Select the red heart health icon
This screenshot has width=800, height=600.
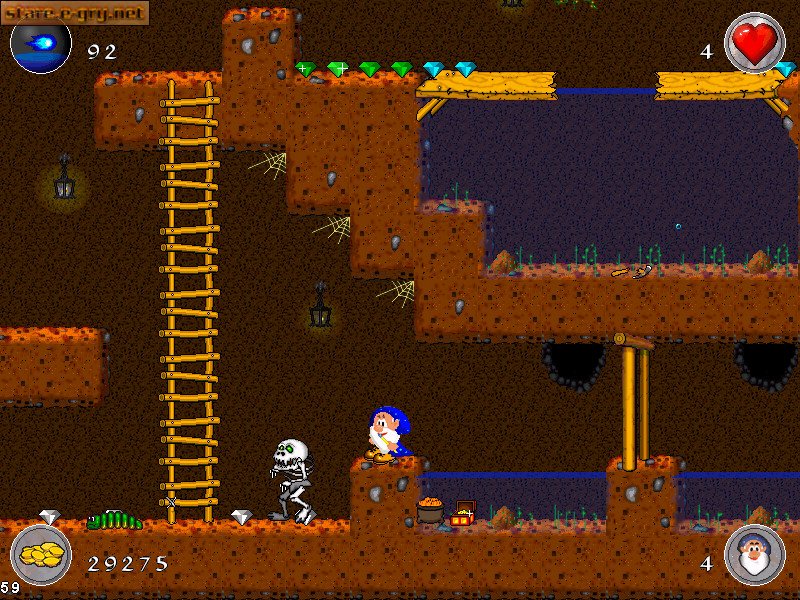click(754, 43)
